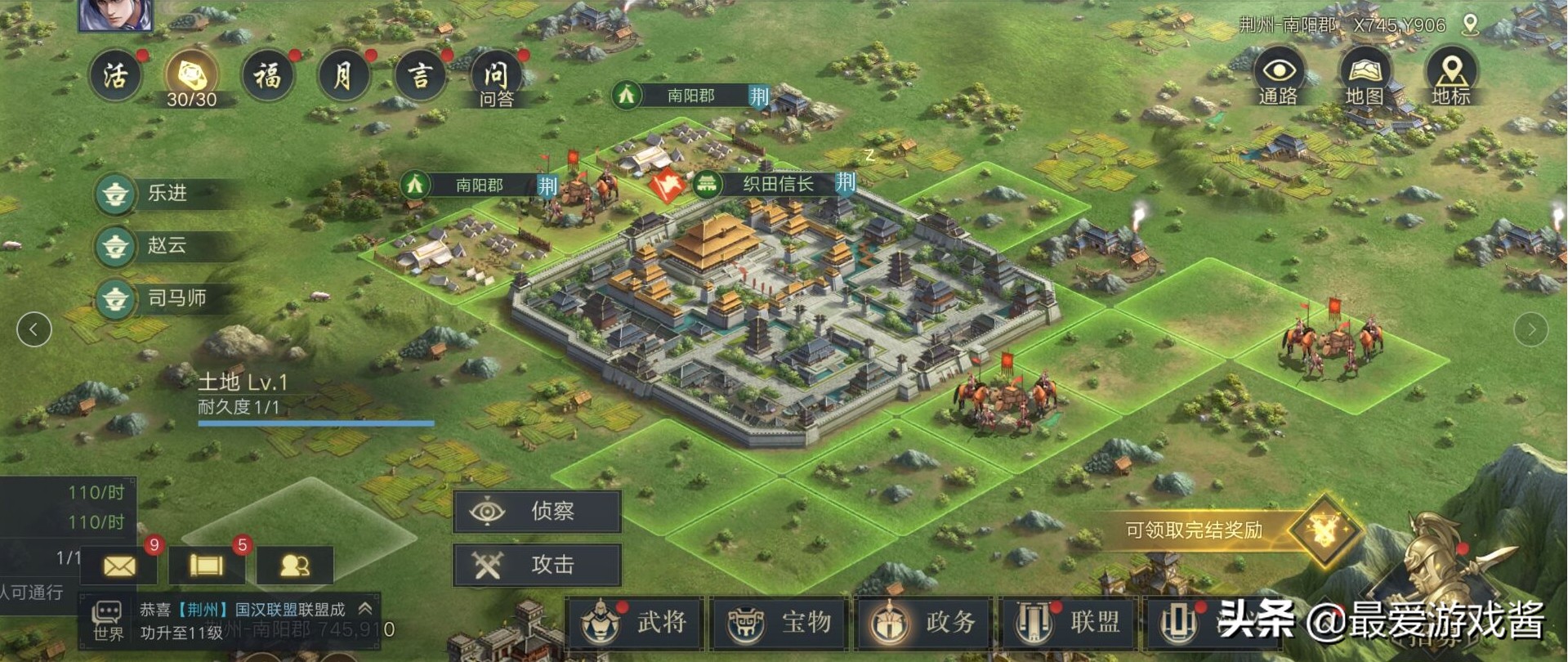Open the 地图 map
The image size is (1568, 662).
click(1364, 77)
